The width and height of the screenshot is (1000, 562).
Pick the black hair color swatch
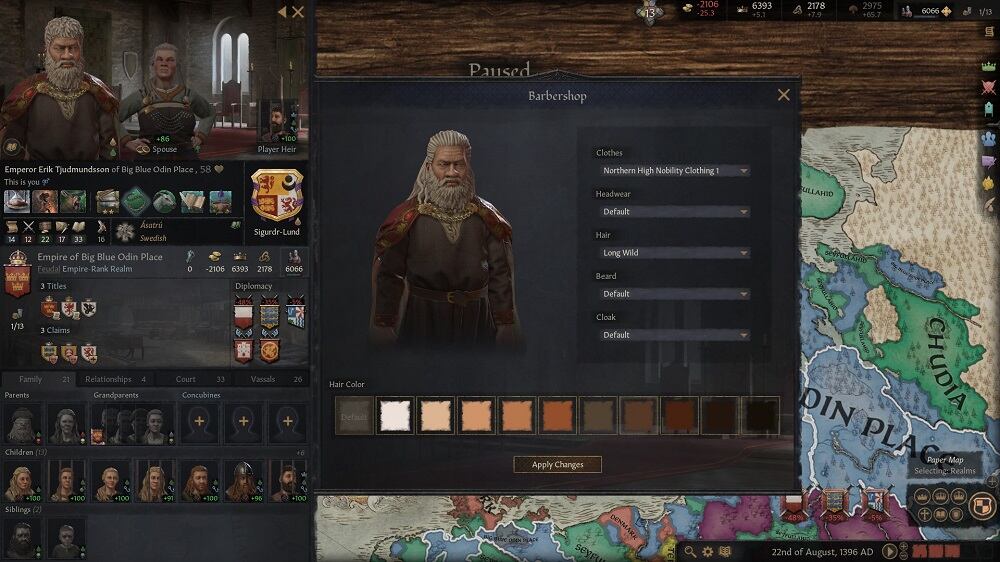coord(761,416)
